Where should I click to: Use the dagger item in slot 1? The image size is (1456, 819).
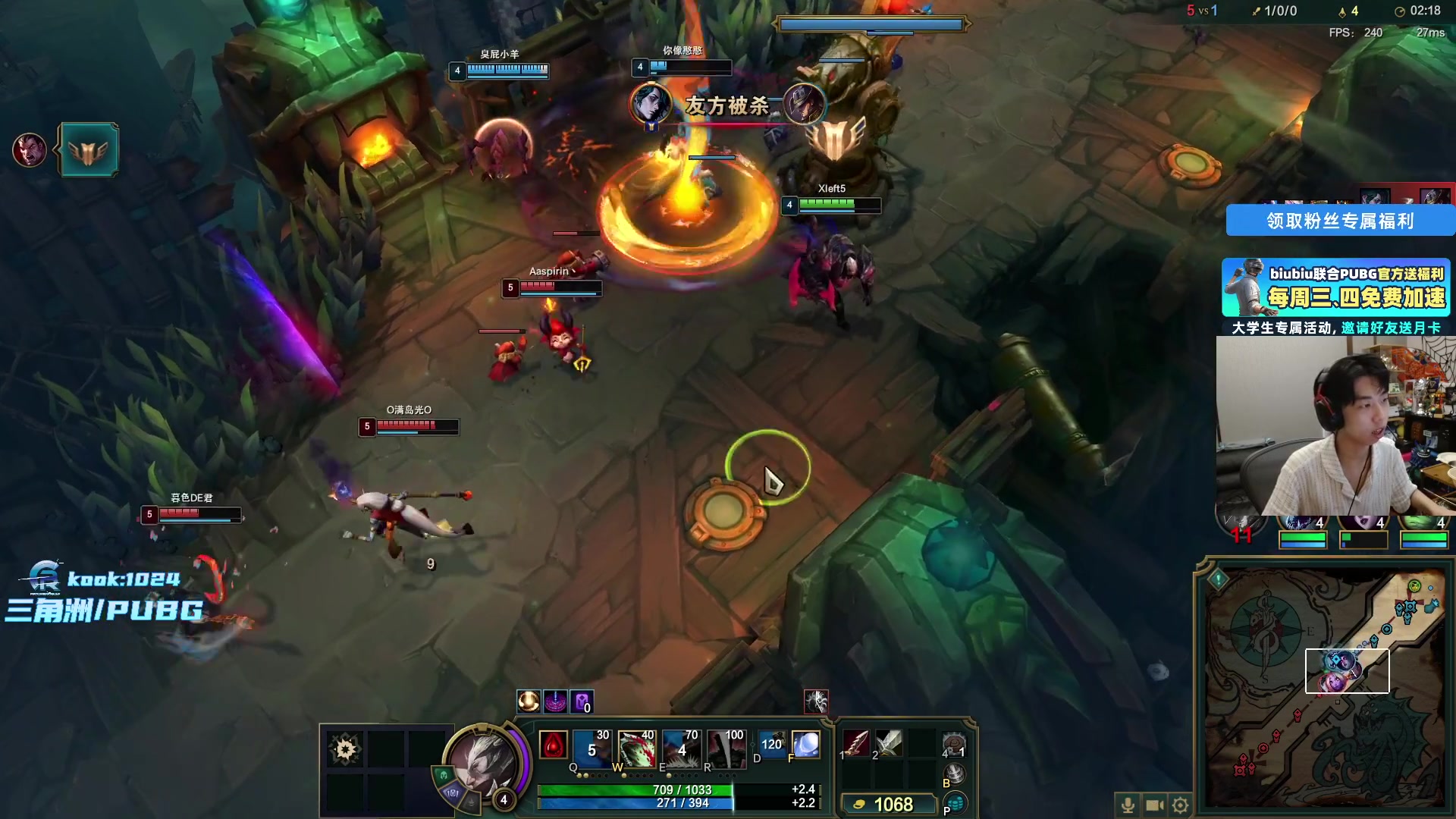[x=856, y=743]
